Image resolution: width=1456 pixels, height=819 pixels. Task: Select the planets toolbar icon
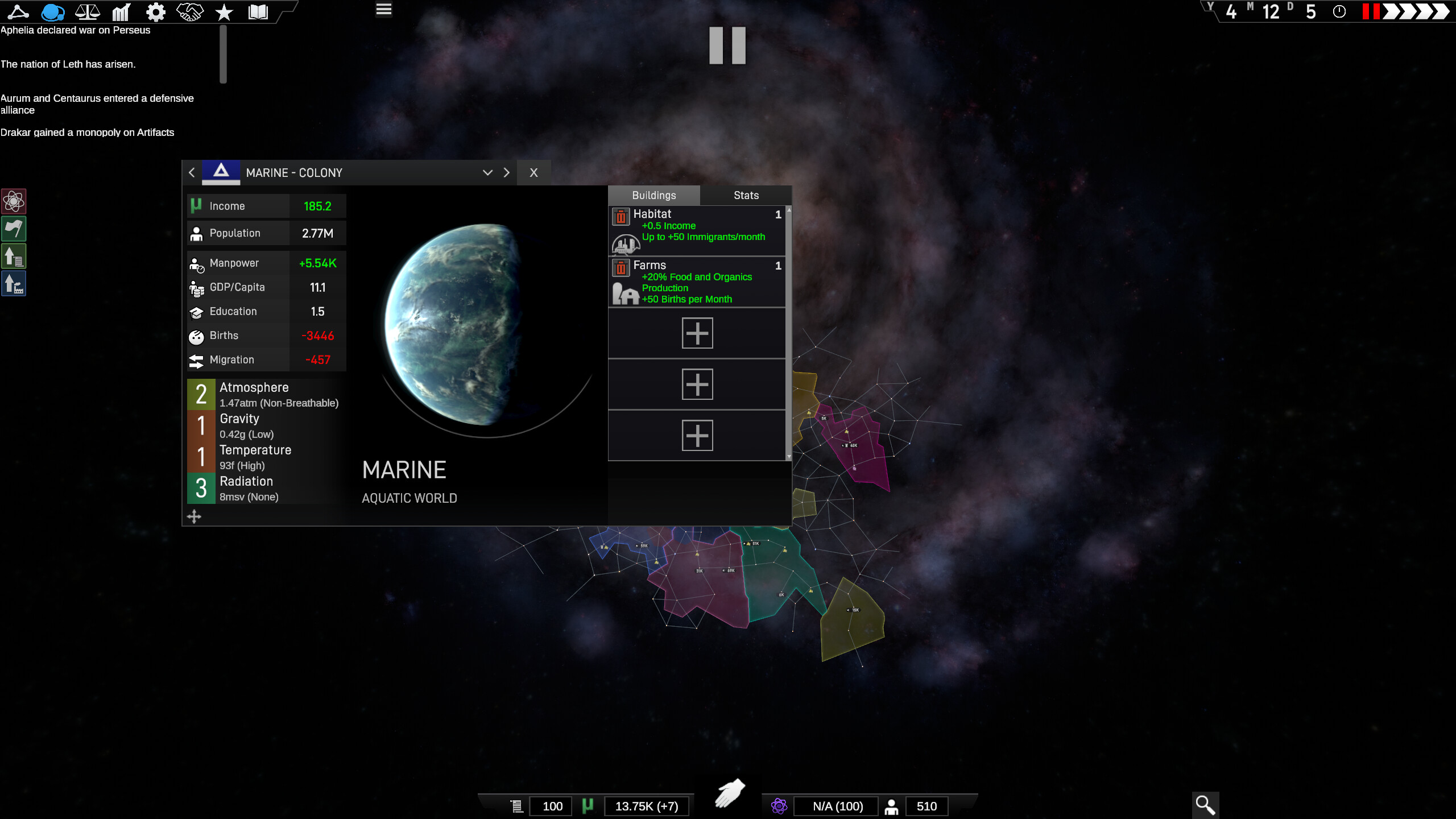point(53,11)
